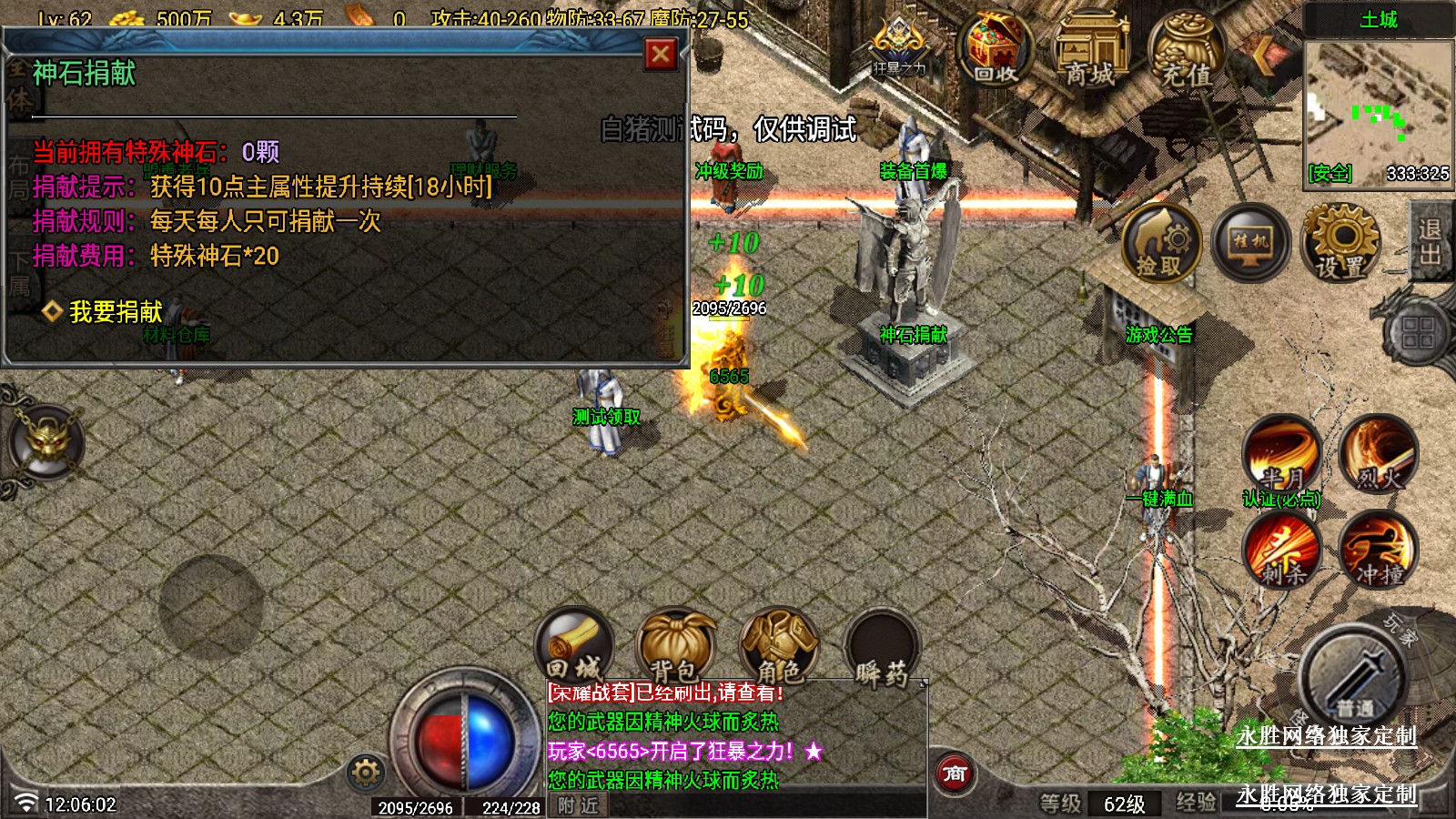Open the 设置 settings gear
1456x819 pixels.
pos(1340,243)
